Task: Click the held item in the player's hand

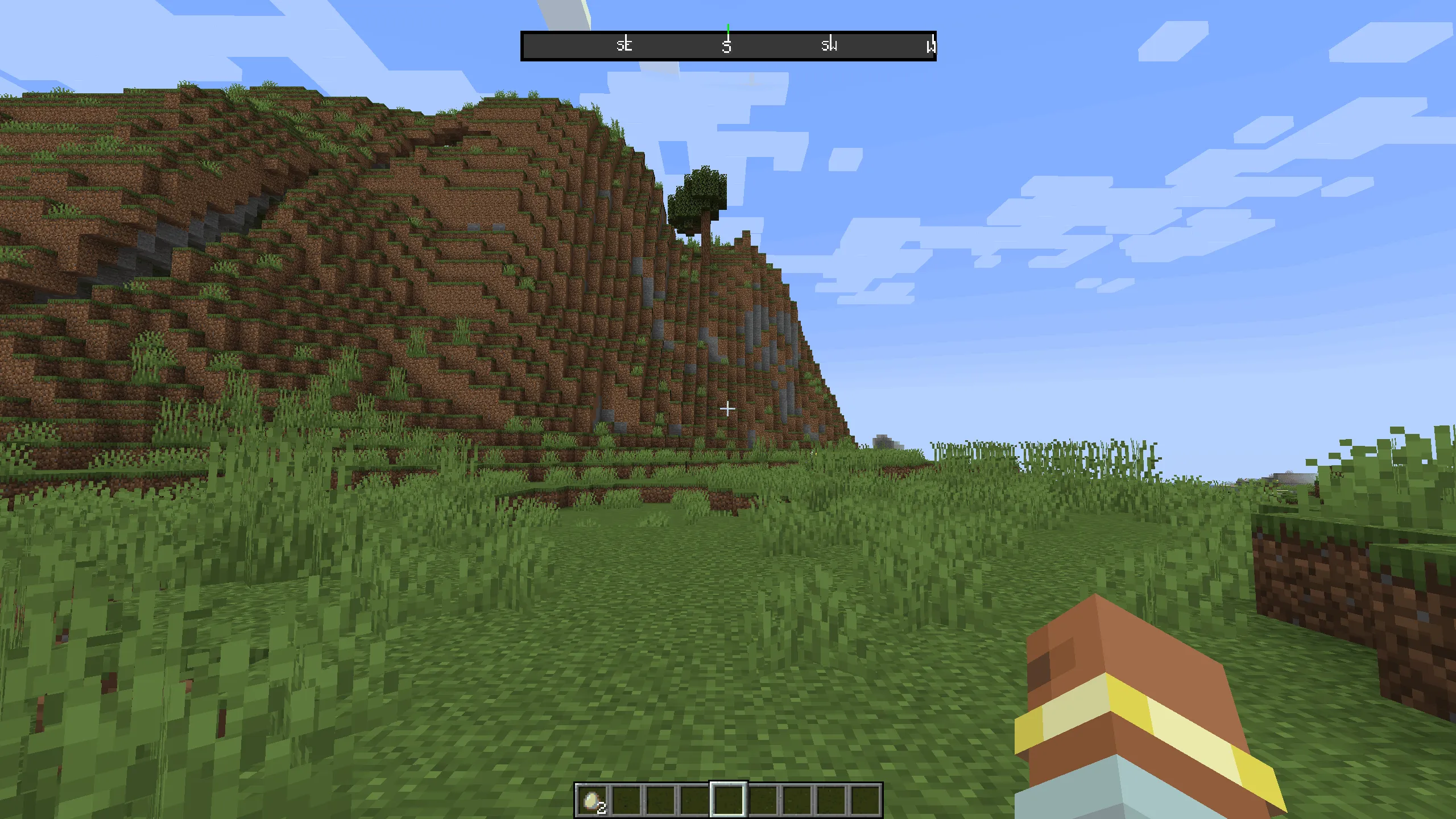Action: (1137, 711)
